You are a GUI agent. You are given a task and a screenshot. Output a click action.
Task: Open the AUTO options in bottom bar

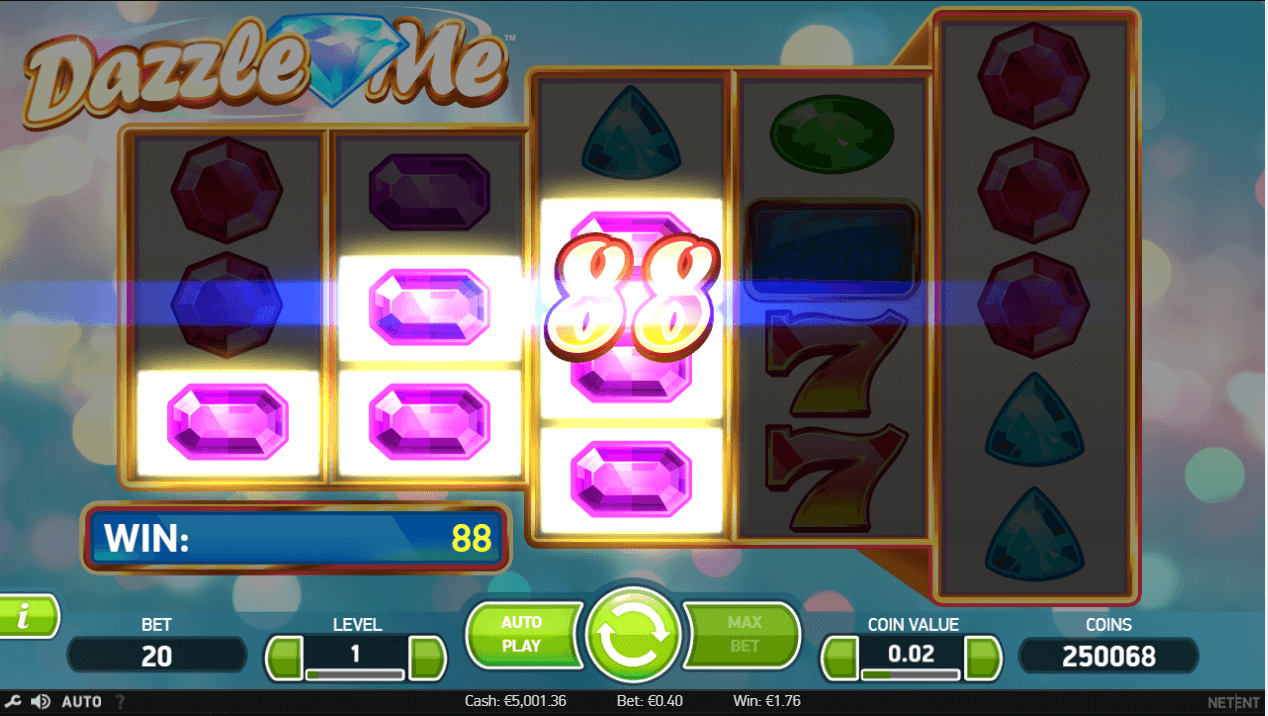coord(82,702)
